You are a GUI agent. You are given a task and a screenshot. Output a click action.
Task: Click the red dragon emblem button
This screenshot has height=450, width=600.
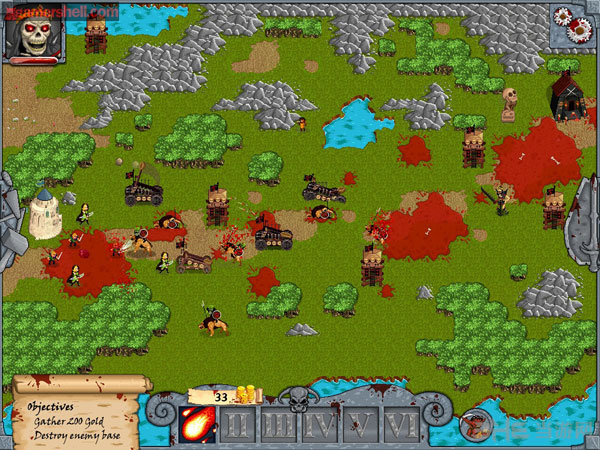click(475, 426)
